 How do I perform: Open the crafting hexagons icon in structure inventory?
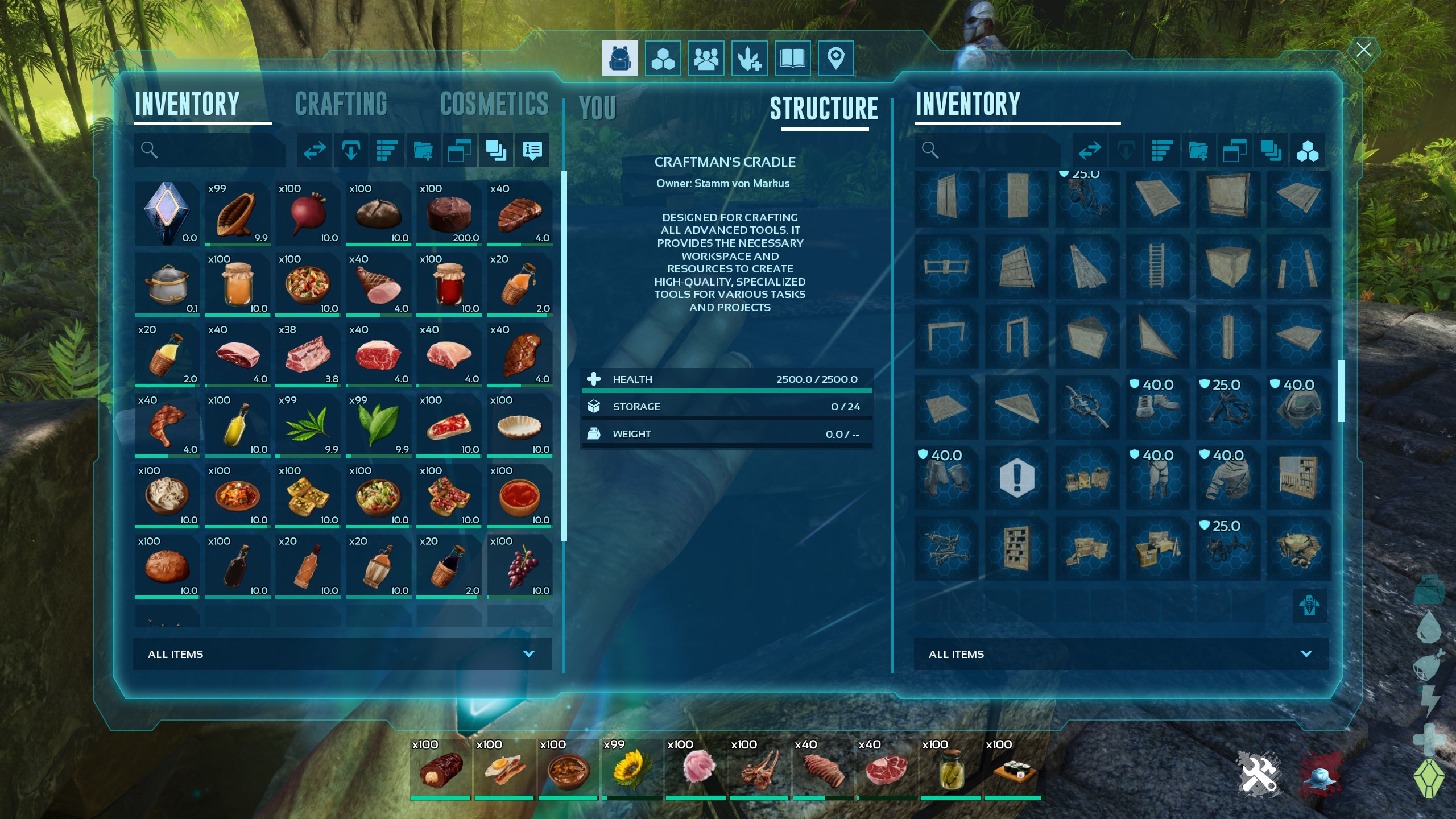pos(1308,150)
